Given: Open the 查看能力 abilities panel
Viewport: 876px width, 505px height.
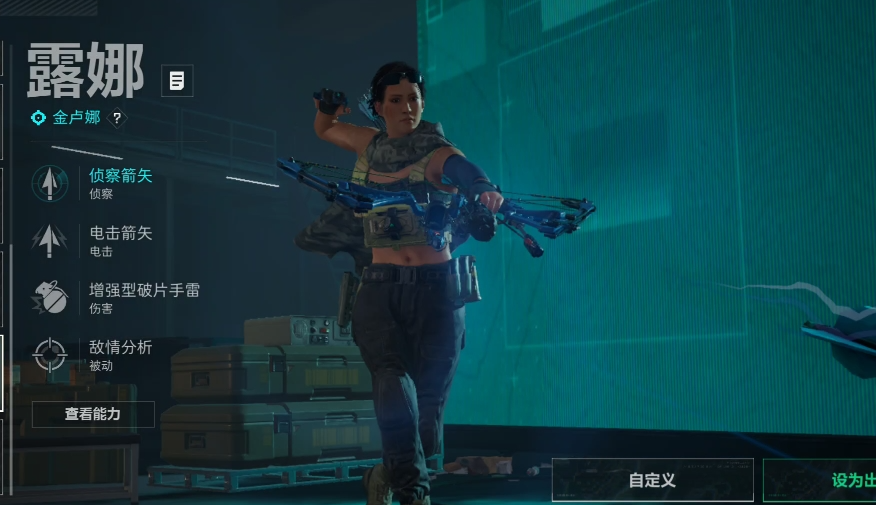Looking at the screenshot, I should click(x=93, y=414).
